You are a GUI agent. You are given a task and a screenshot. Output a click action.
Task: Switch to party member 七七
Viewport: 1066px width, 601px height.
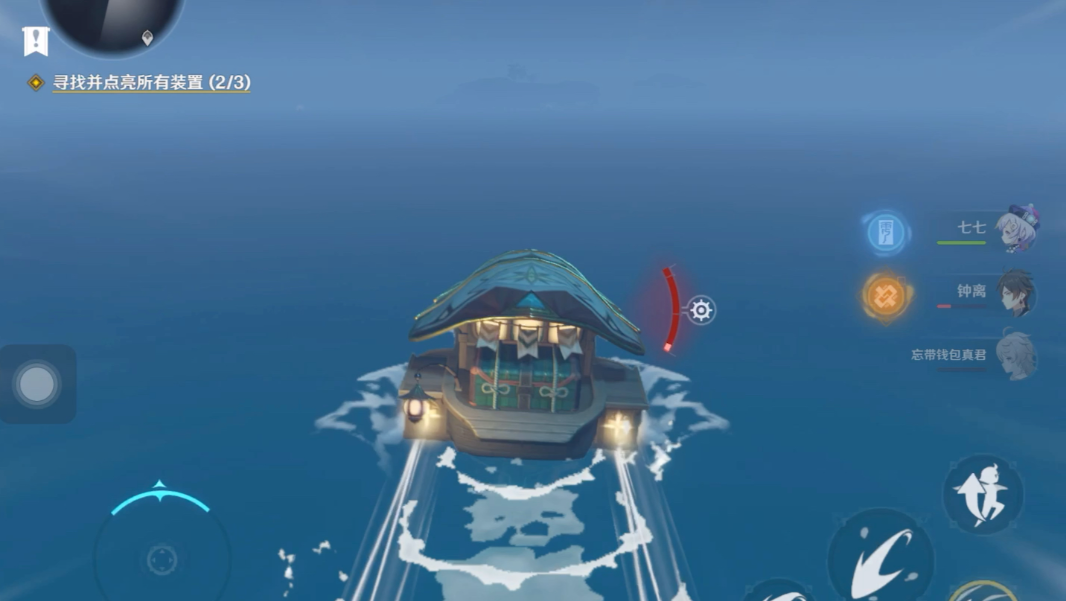click(x=1016, y=230)
